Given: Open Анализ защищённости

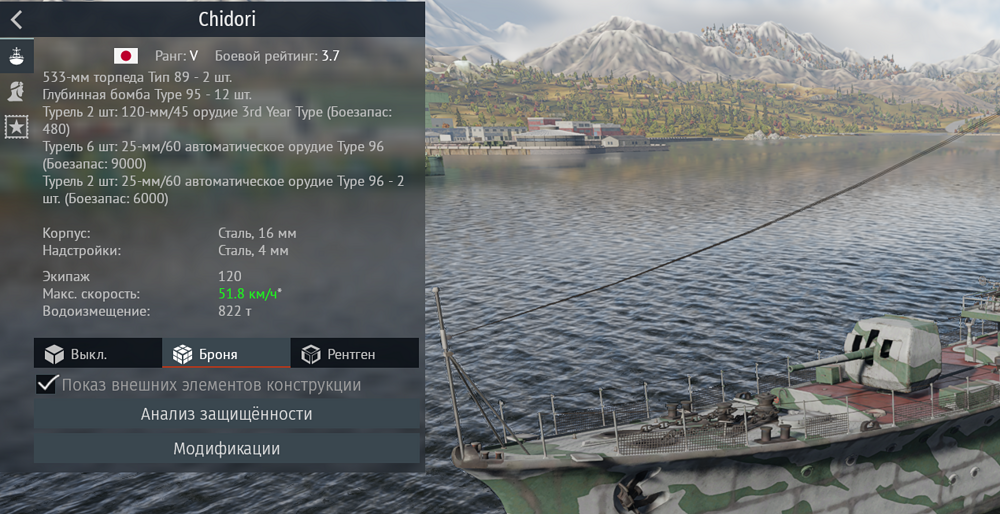Looking at the screenshot, I should [226, 414].
